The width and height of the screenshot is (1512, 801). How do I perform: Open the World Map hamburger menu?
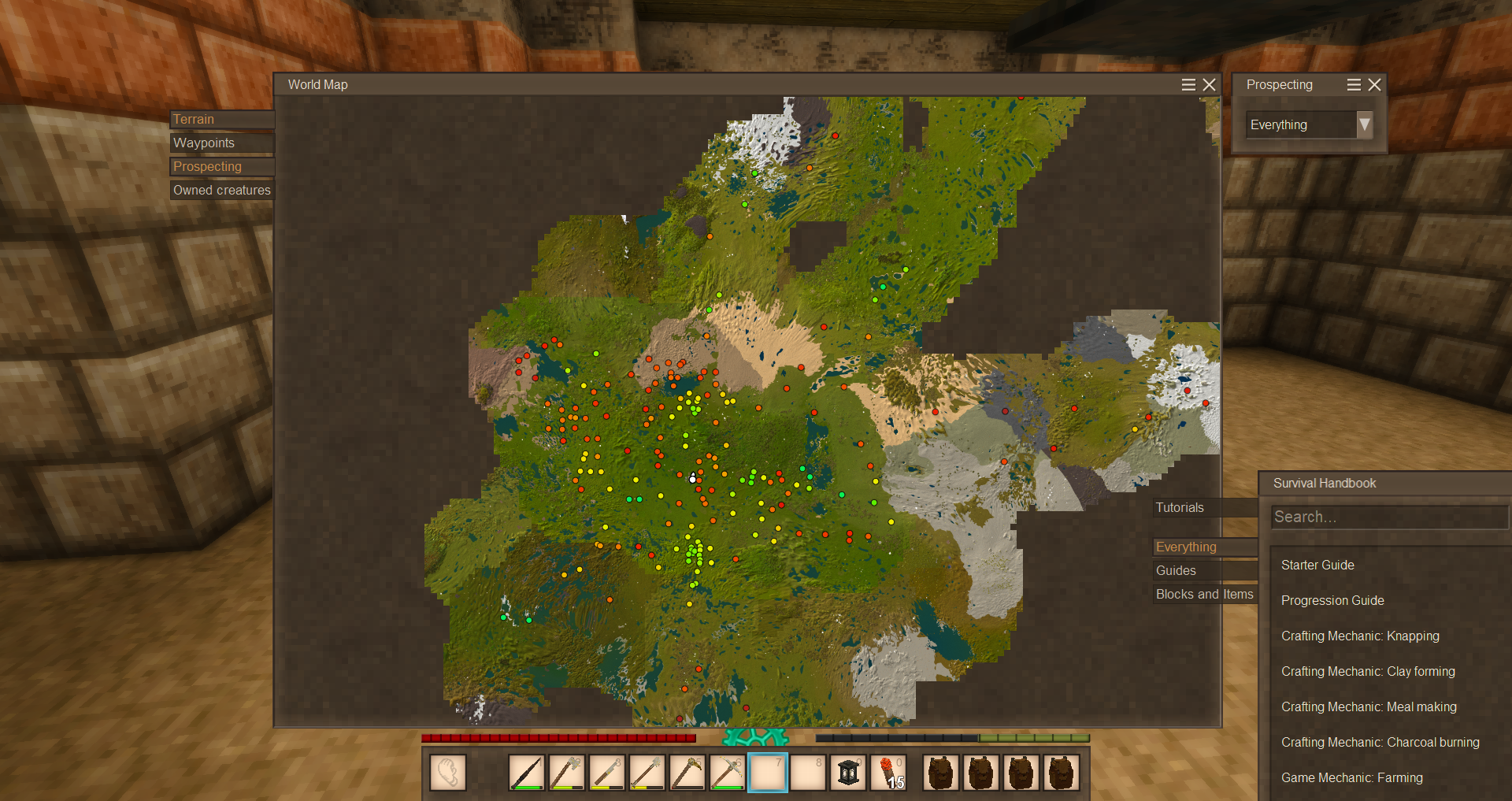1188,85
